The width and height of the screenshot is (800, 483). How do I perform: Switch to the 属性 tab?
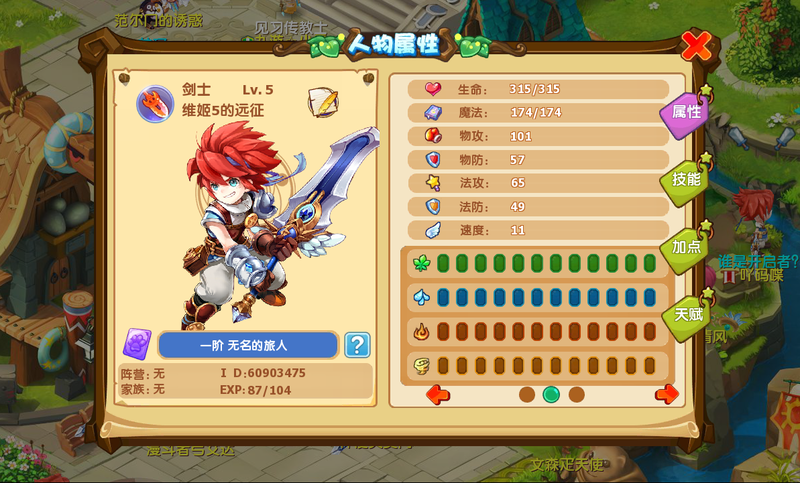pyautogui.click(x=685, y=113)
